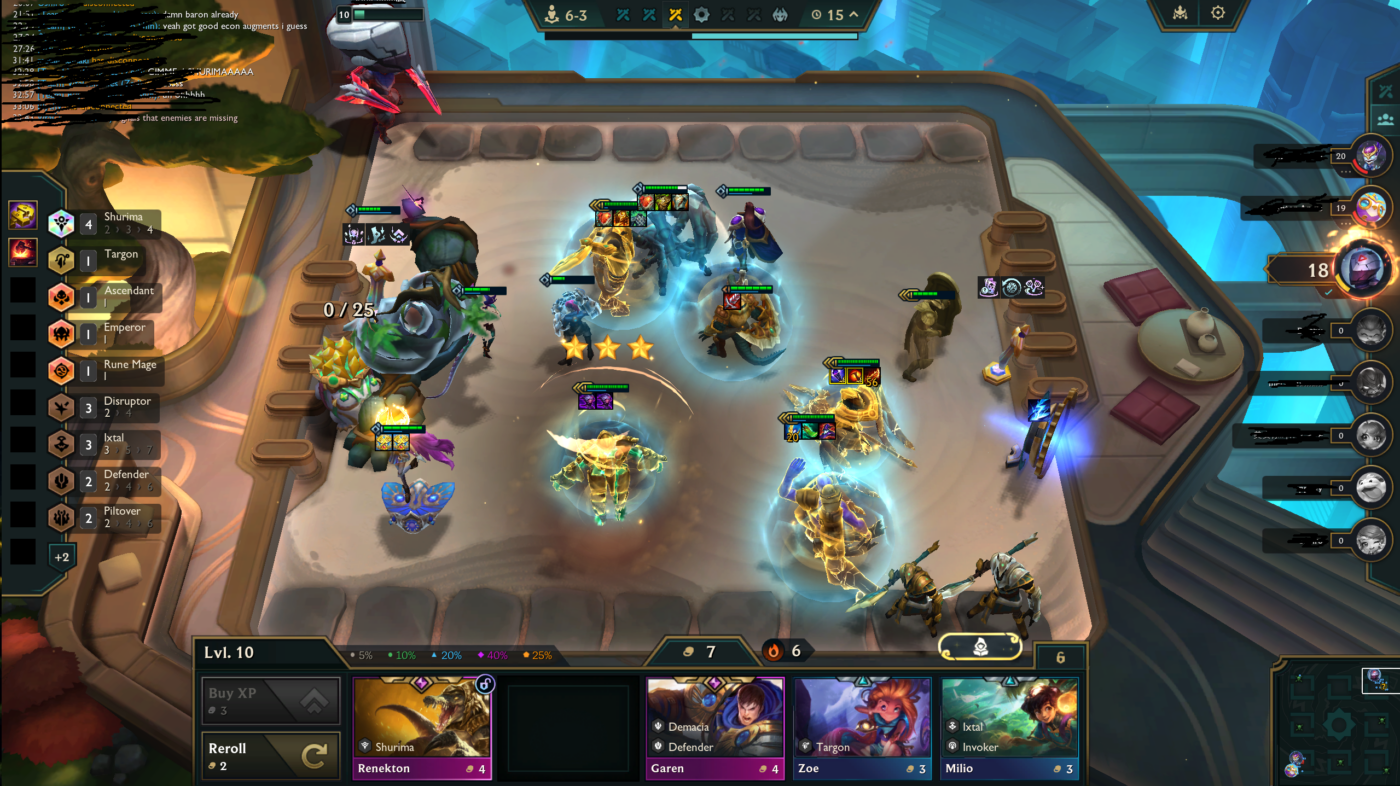Screen dimensions: 1400x786
Task: Click the Buy XP button
Action: coord(270,700)
